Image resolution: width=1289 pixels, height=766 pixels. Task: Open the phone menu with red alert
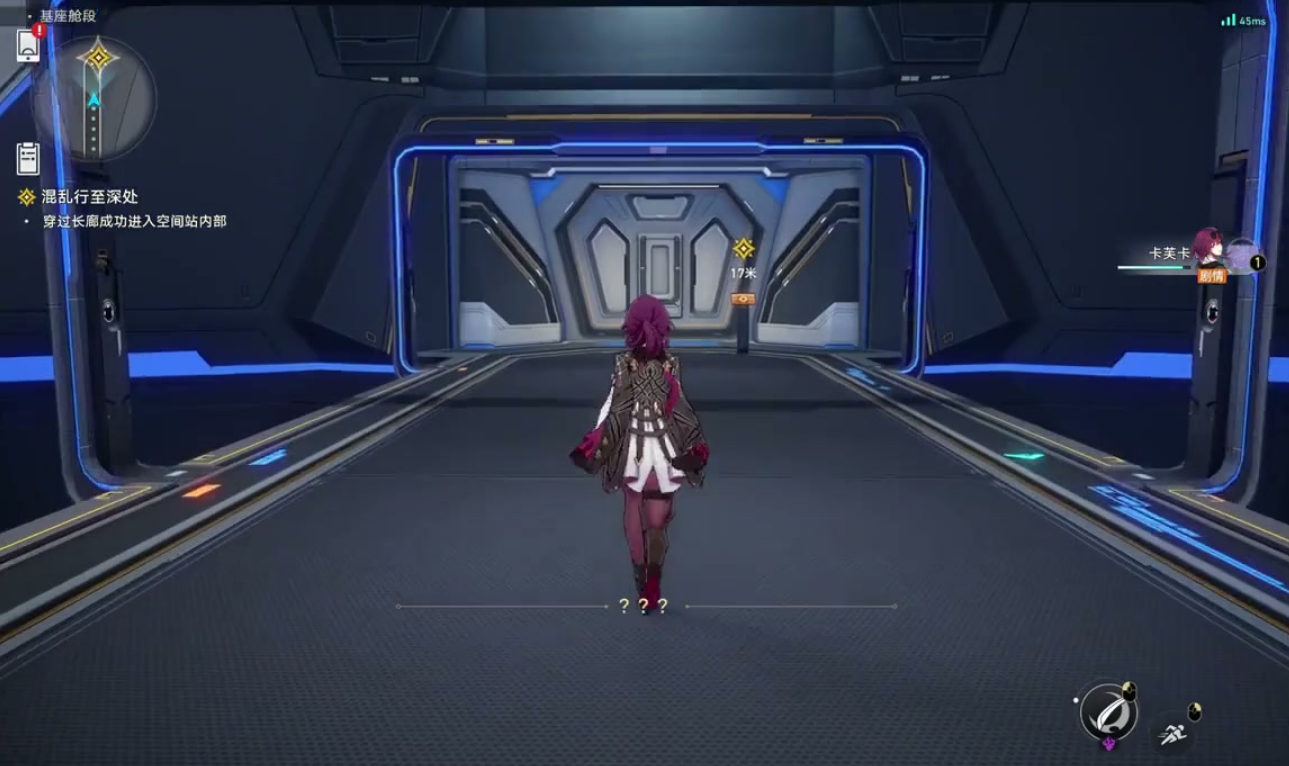(28, 45)
